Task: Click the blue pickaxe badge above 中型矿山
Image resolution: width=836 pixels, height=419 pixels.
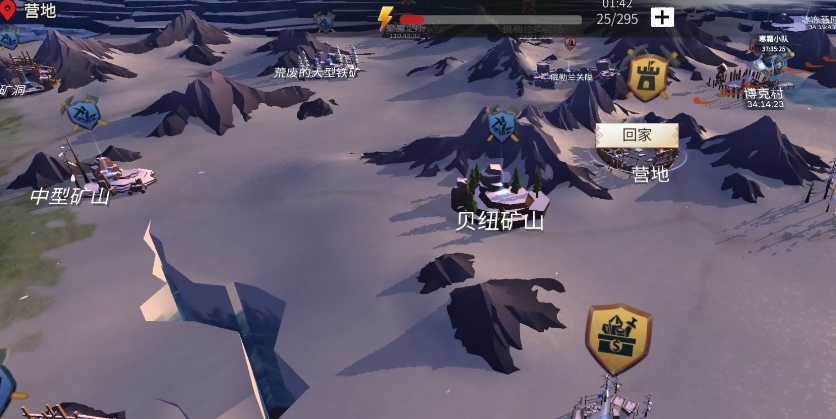Action: [81, 112]
